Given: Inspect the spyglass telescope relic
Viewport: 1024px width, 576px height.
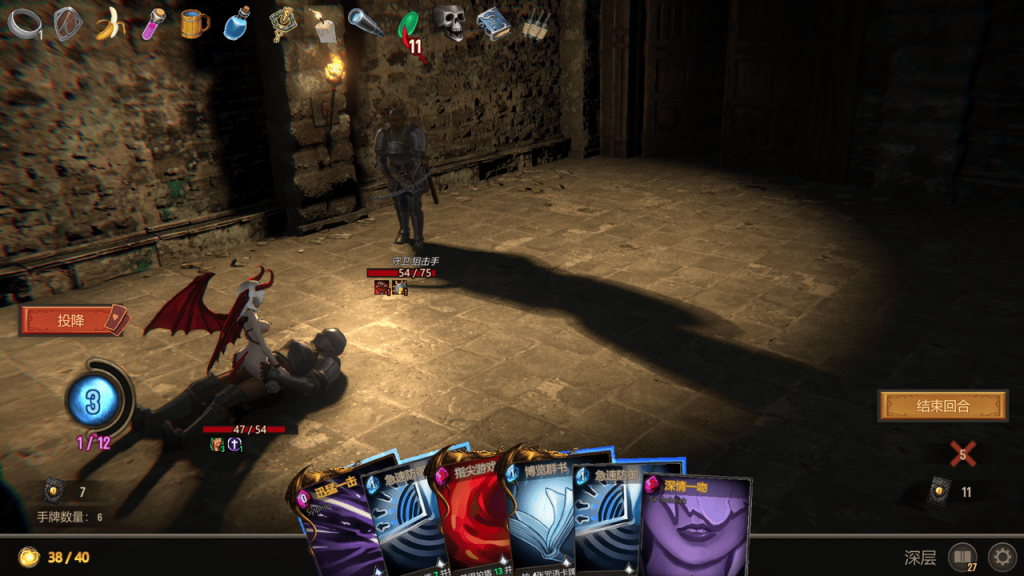Looking at the screenshot, I should click(366, 22).
